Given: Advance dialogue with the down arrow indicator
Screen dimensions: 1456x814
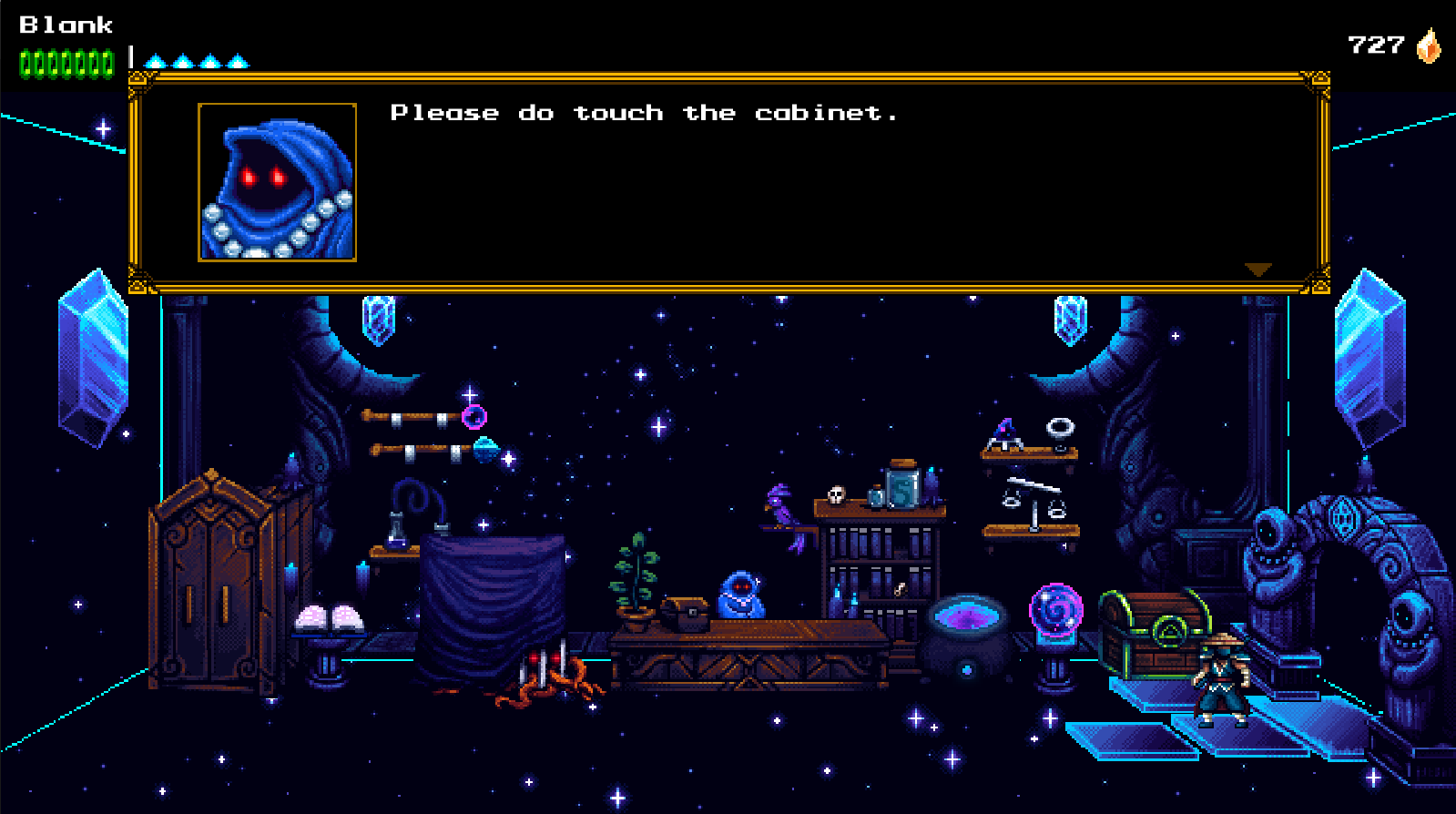Looking at the screenshot, I should coord(1257,270).
